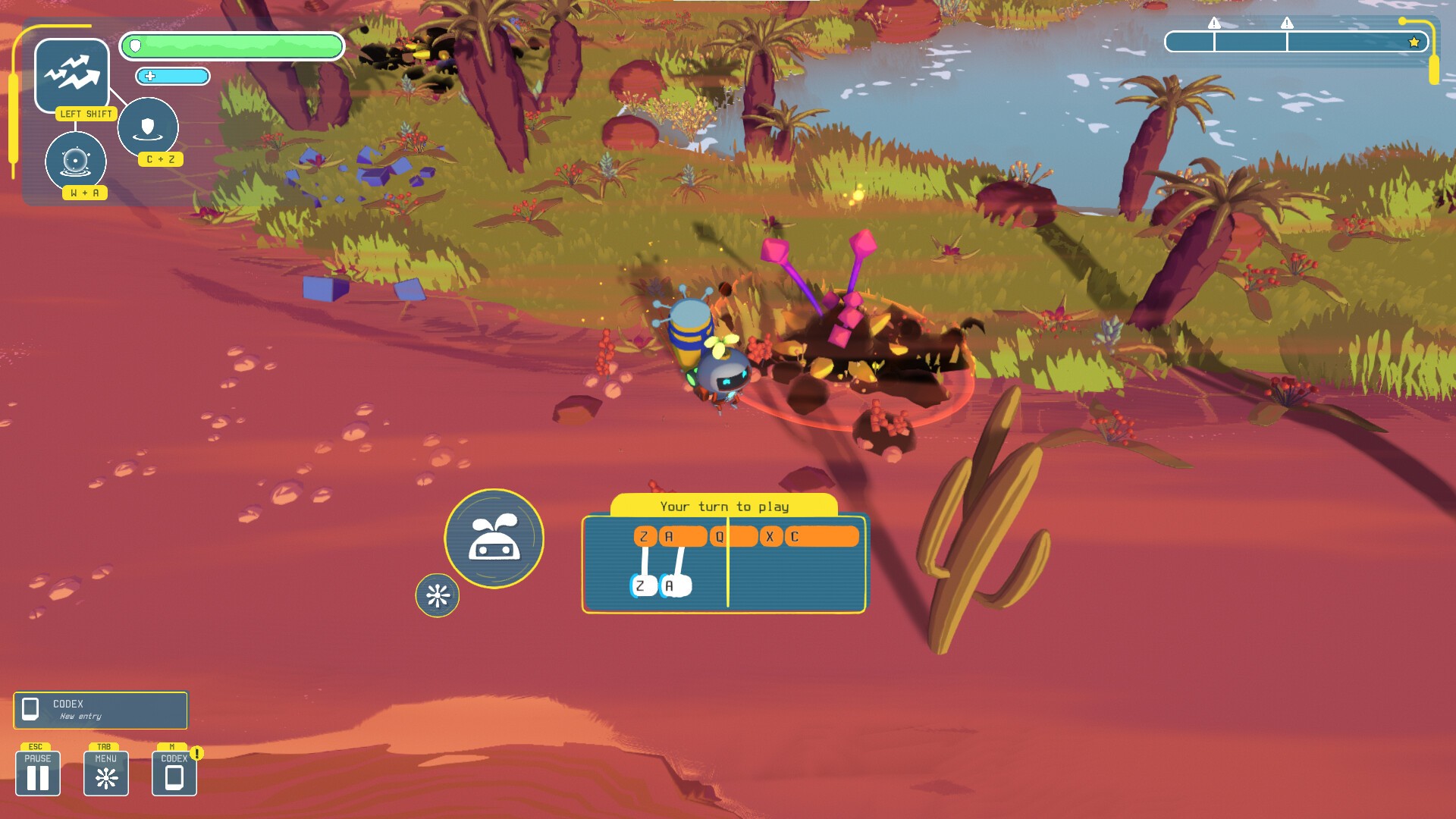Image resolution: width=1456 pixels, height=819 pixels.
Task: Click the large robot companion icon
Action: pos(494,538)
